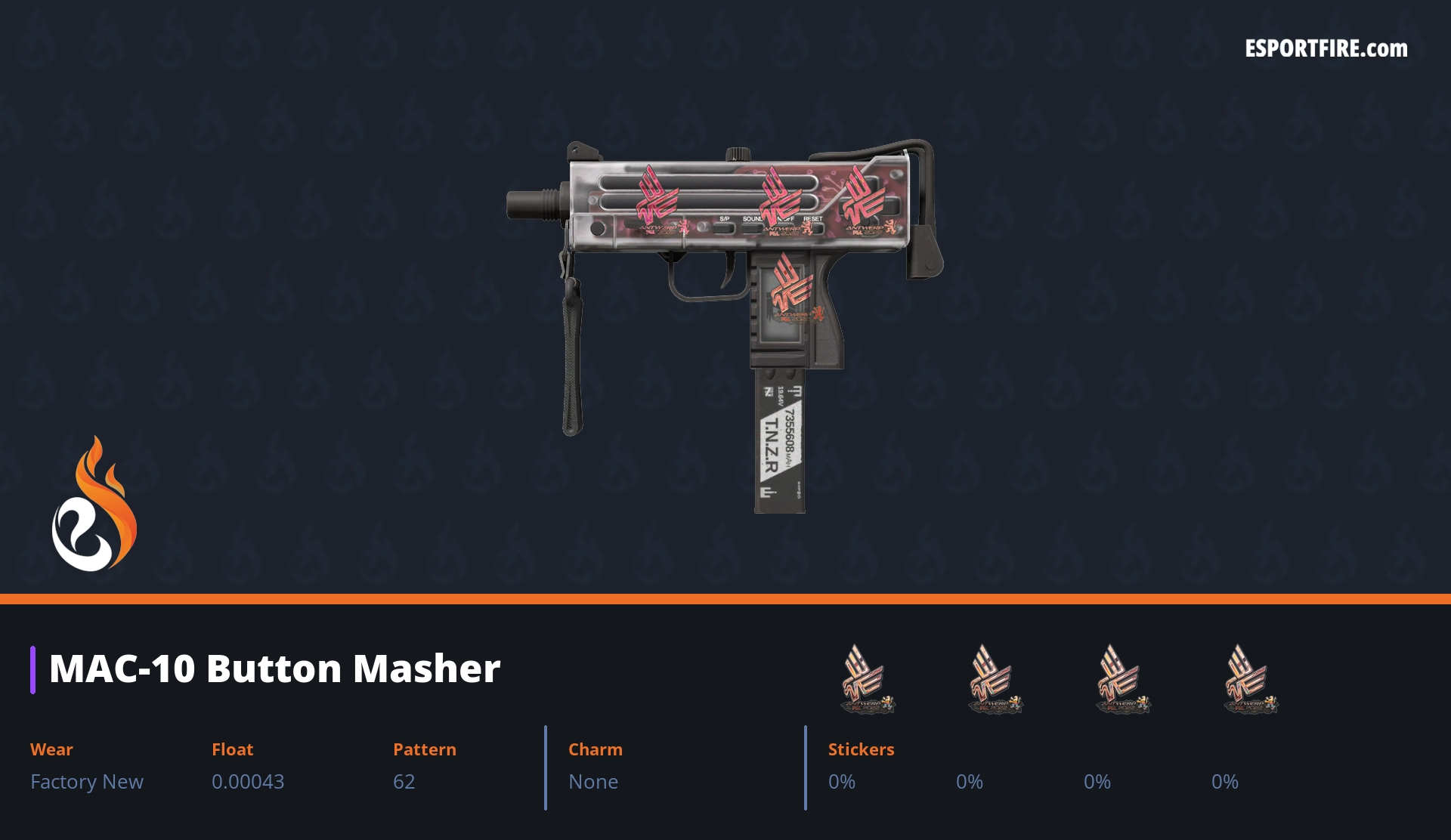The image size is (1451, 840).
Task: Click the Esportfire flame logo
Action: (x=94, y=505)
